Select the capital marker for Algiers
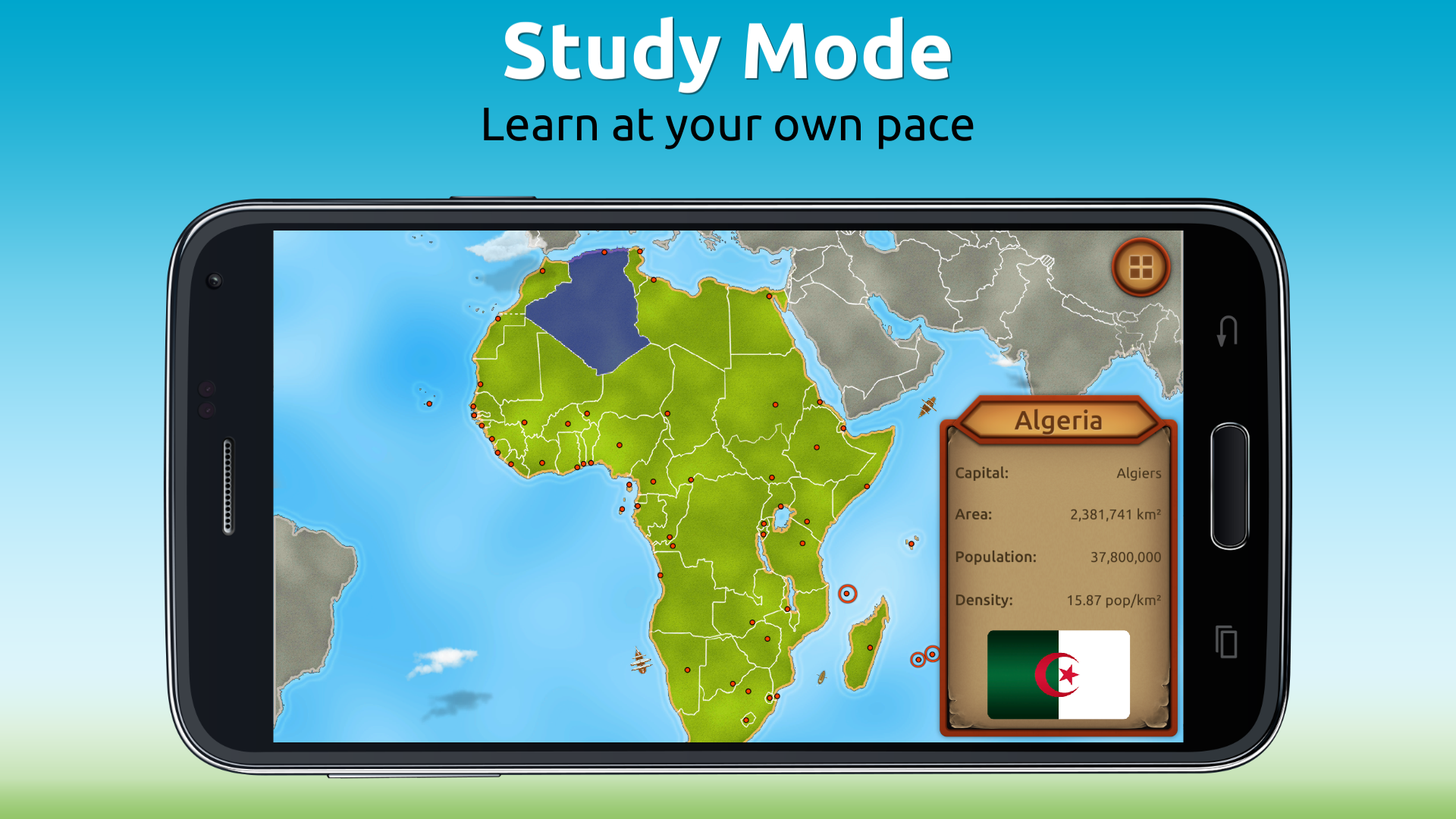This screenshot has height=819, width=1456. tap(604, 250)
